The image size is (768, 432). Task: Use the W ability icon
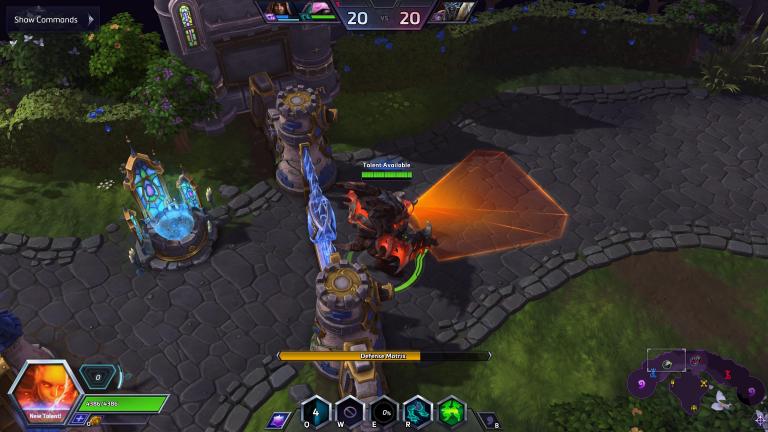(349, 412)
